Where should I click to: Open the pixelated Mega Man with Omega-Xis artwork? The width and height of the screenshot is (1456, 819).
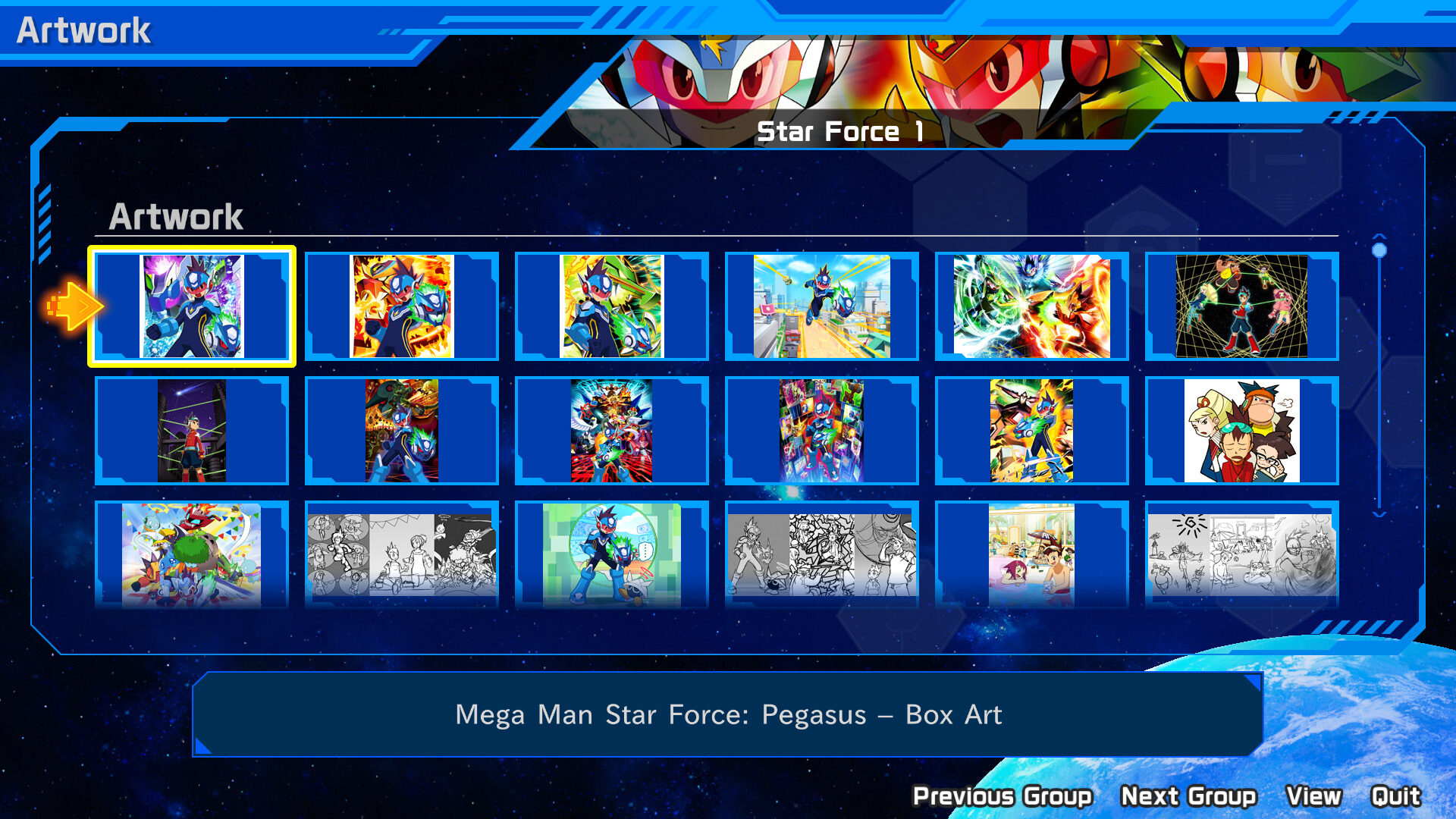(x=610, y=554)
